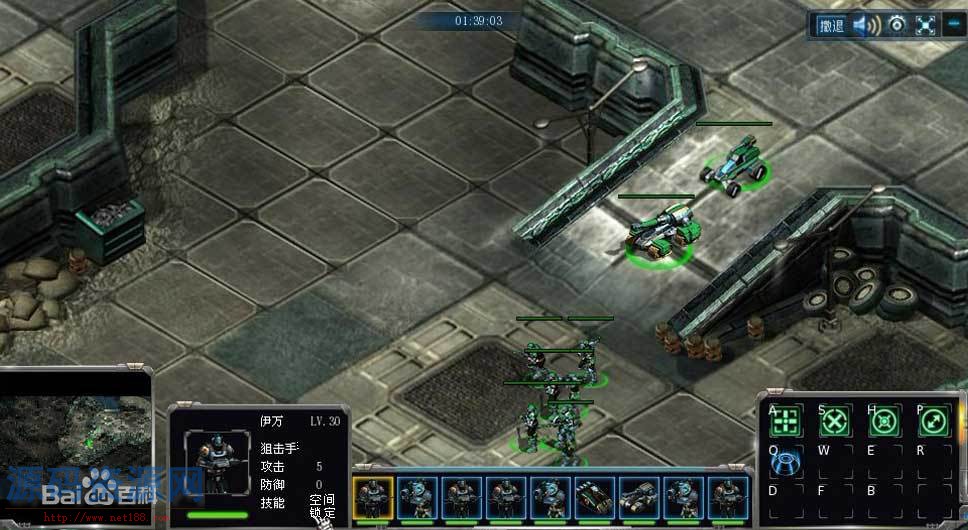Screen dimensions: 968x530
Task: Choose the hold position icon labeled H
Action: [x=884, y=423]
